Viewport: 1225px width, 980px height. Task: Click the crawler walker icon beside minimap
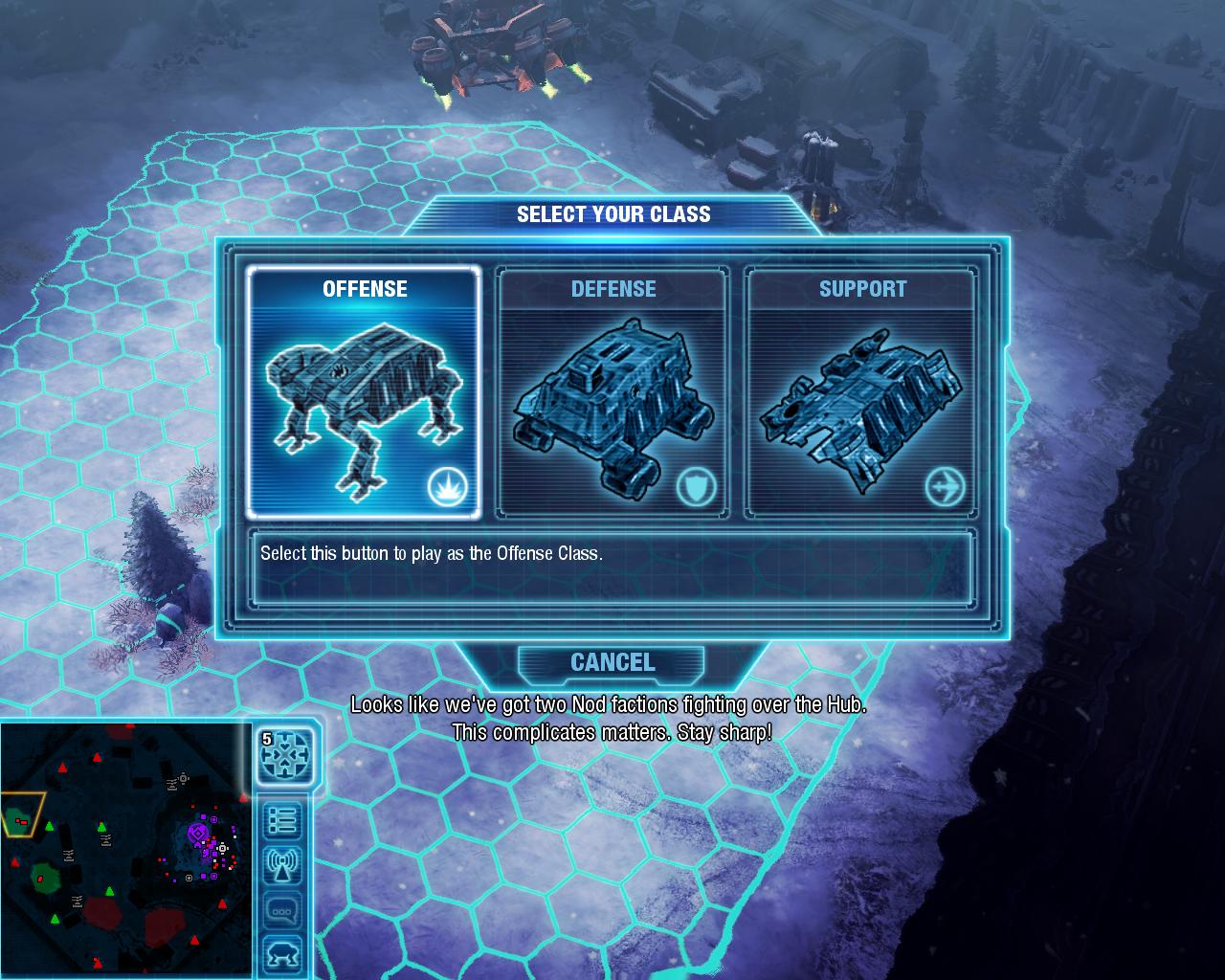pyautogui.click(x=283, y=954)
